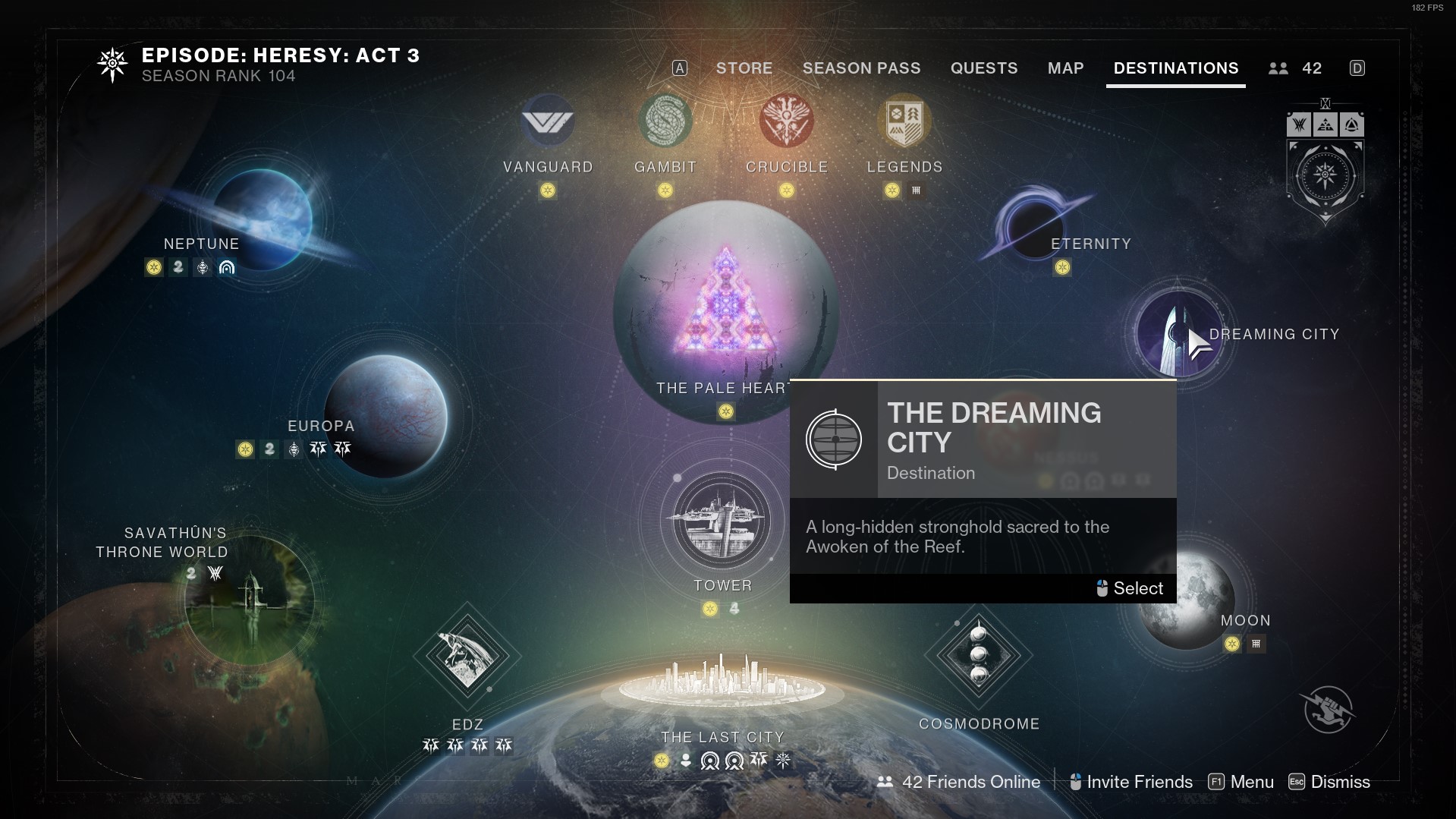Travel to Neptune destination
Screen dimensions: 1456x819
262,219
